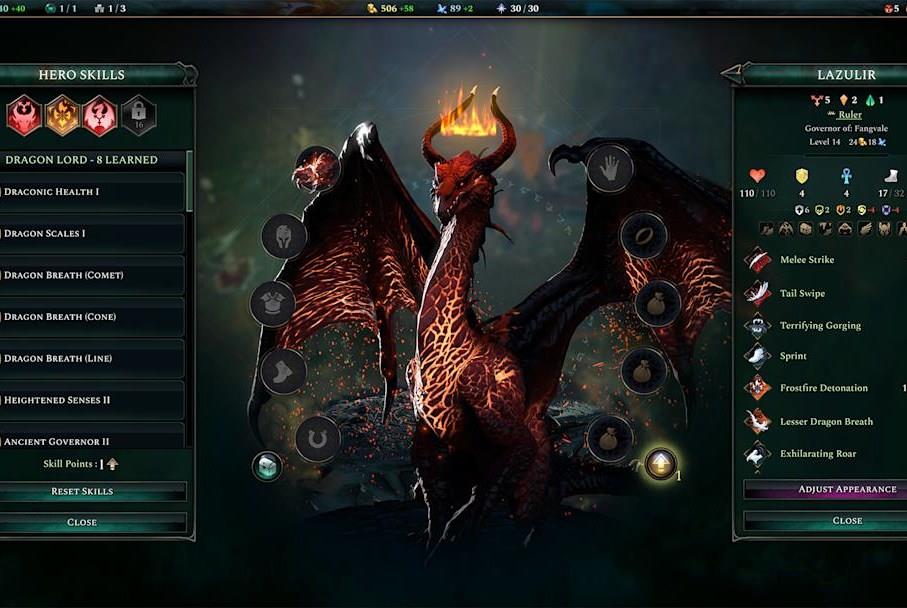Click the golden level-up arrow icon
Screen dimensions: 907x608
[x=660, y=464]
